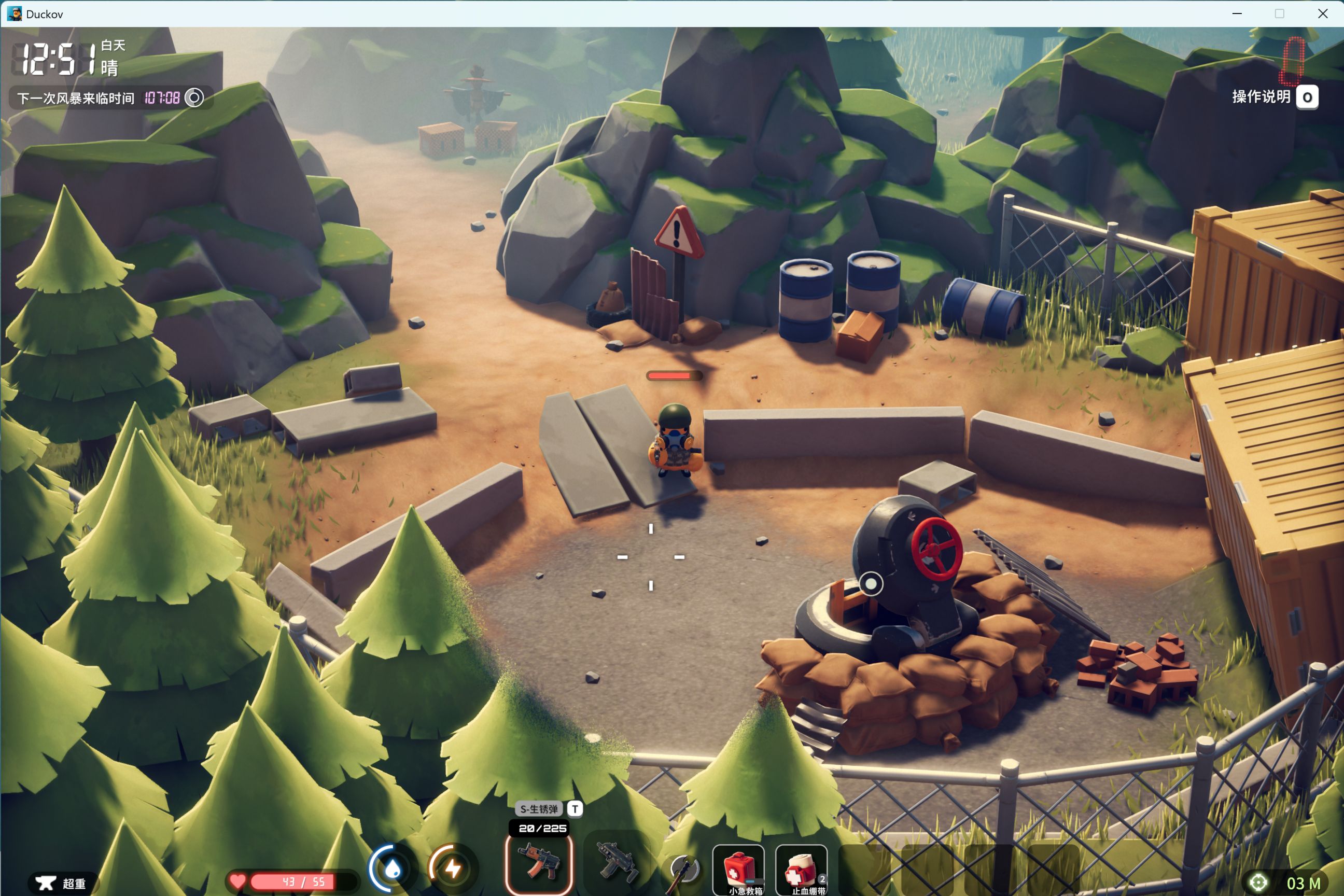The image size is (1344, 896).
Task: Use the 止血绷带 bandage item
Action: 801,870
